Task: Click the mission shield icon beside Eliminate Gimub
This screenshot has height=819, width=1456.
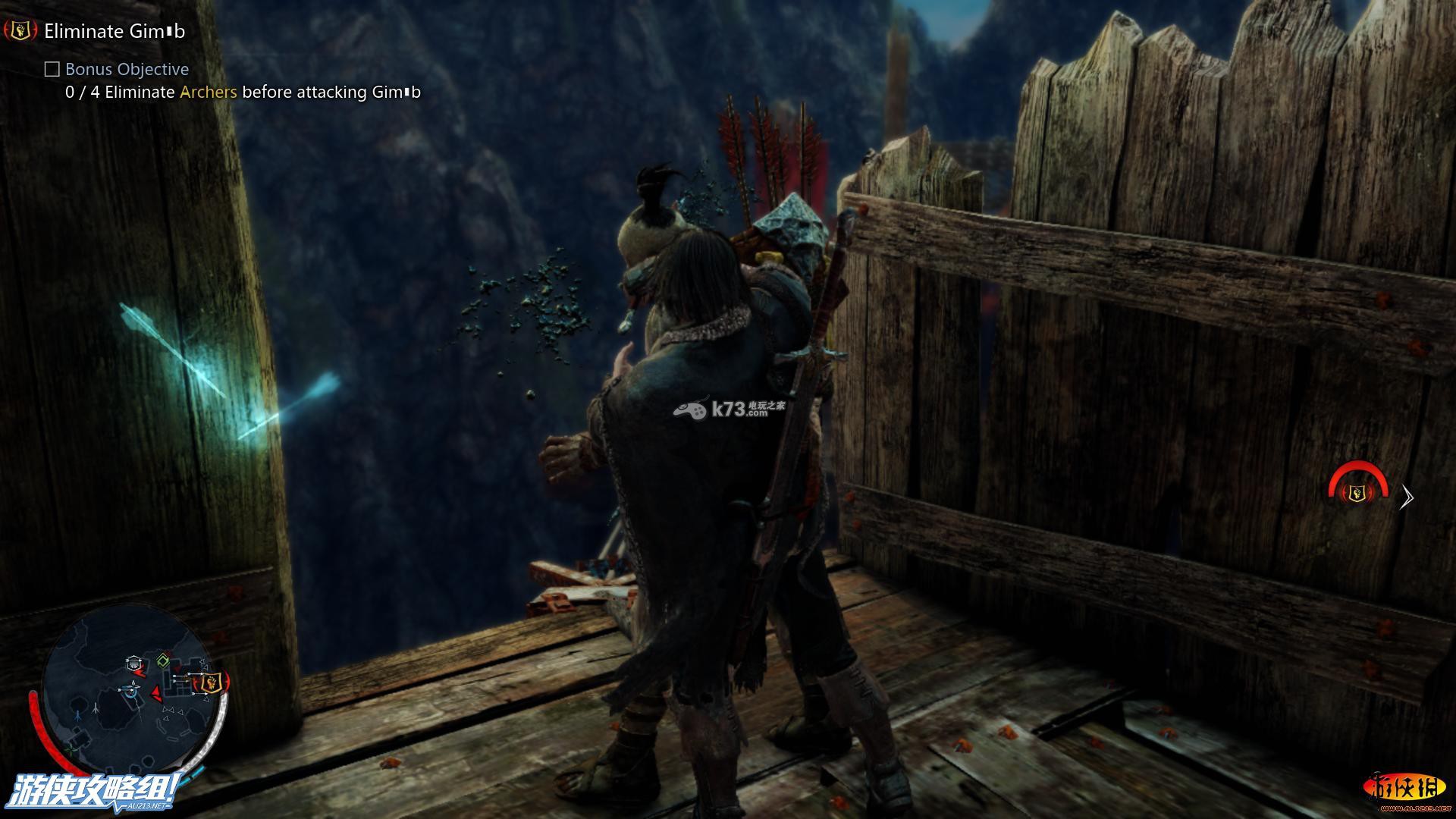Action: pyautogui.click(x=20, y=31)
